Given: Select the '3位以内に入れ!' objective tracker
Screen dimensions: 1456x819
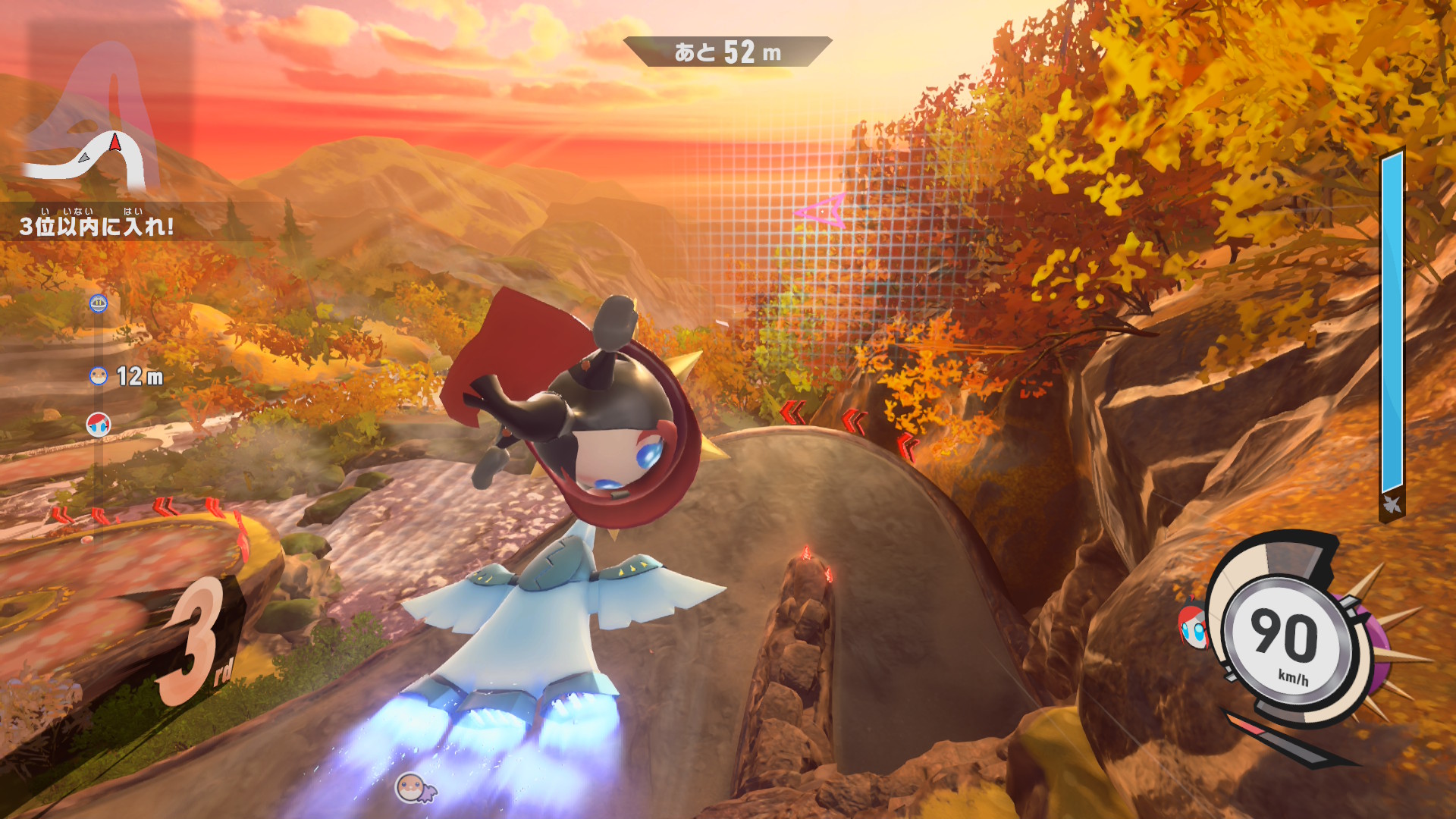Looking at the screenshot, I should (97, 225).
